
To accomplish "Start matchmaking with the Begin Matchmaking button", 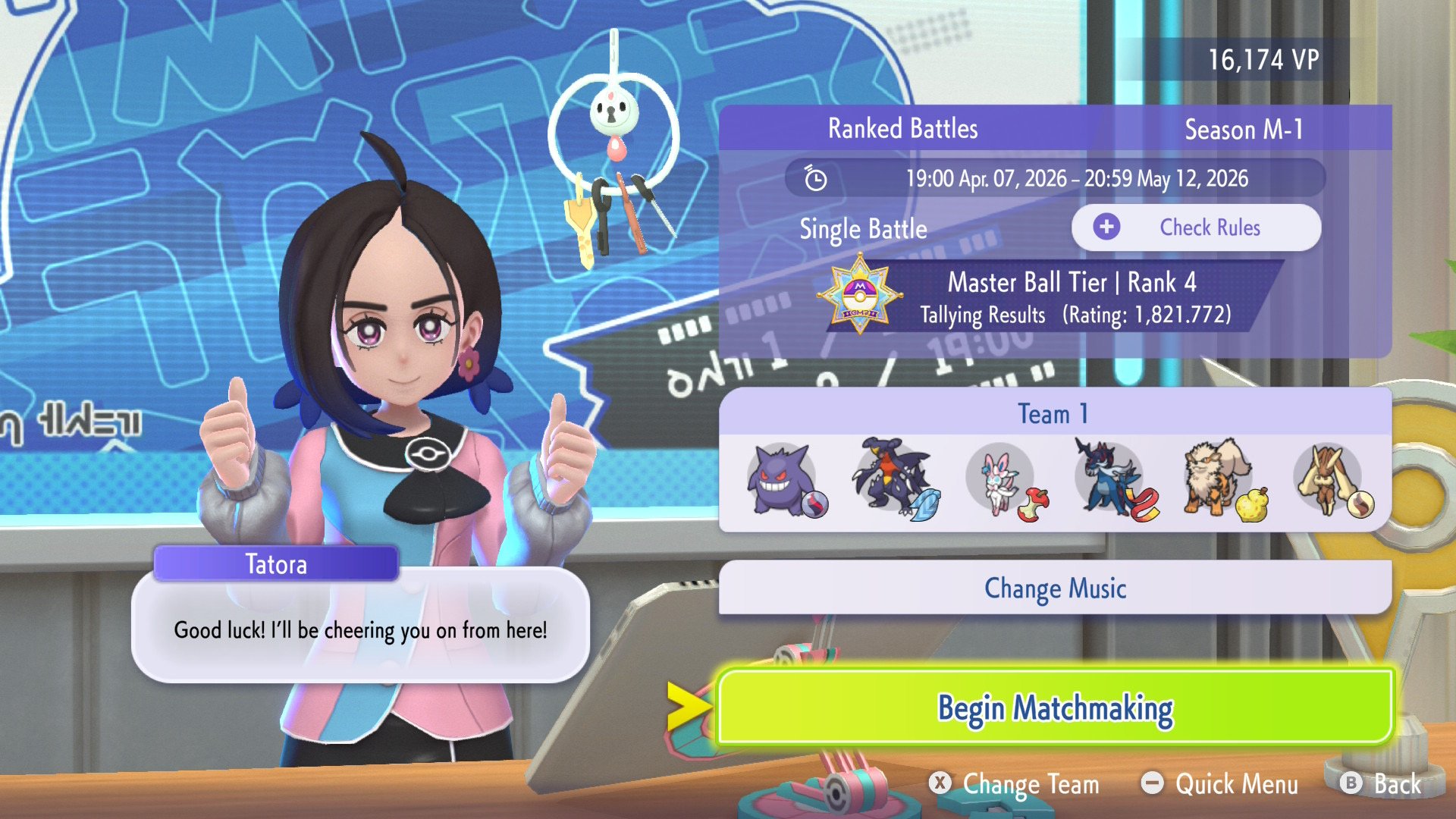I will pyautogui.click(x=1054, y=708).
